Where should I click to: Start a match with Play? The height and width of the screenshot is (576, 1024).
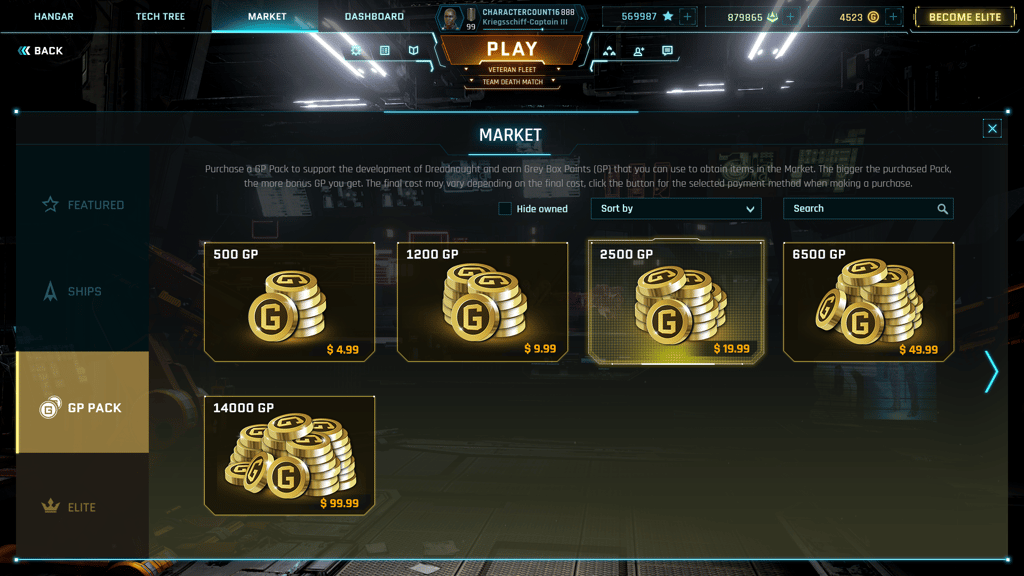pos(512,50)
